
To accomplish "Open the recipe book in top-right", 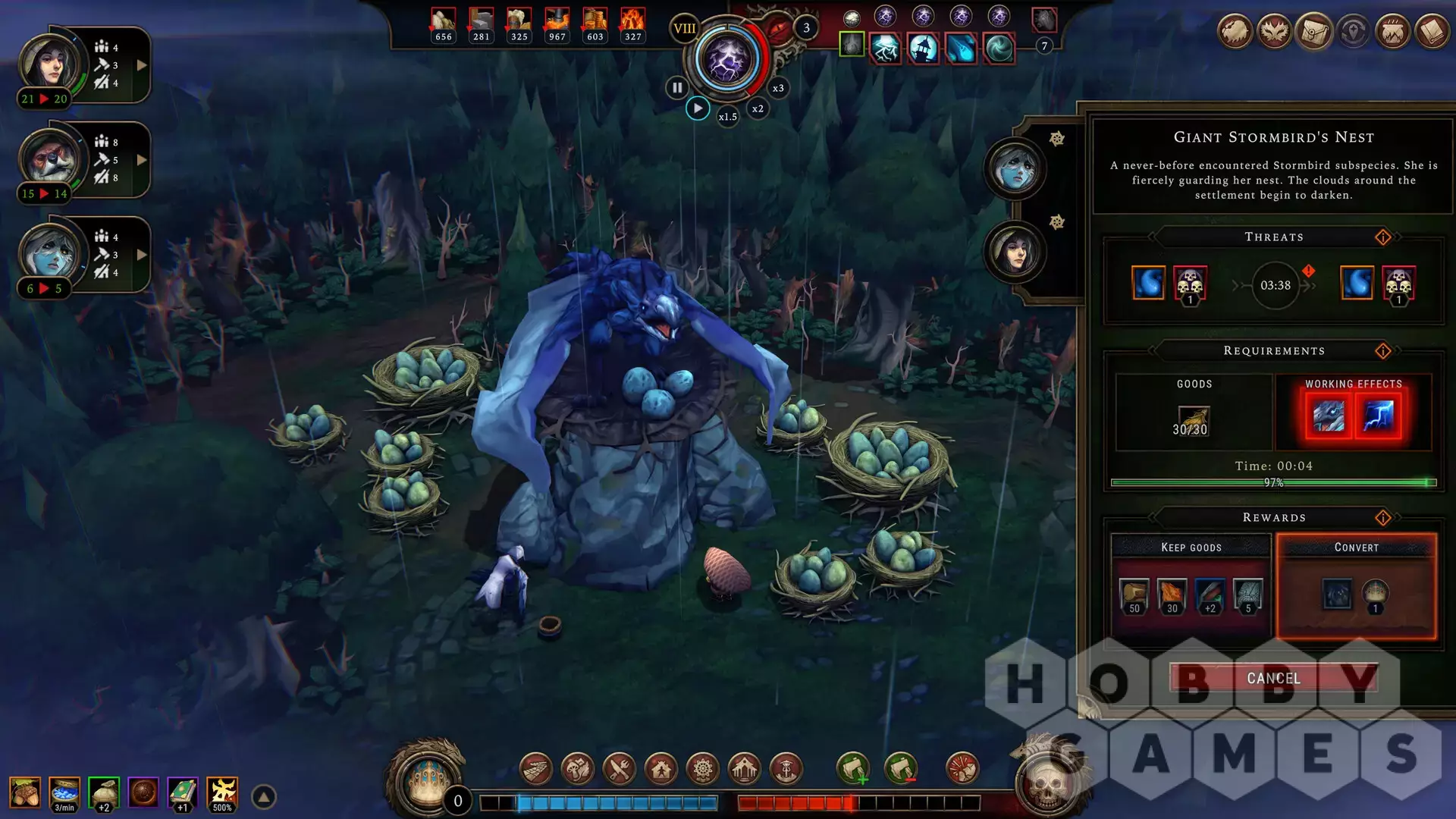I will pyautogui.click(x=1432, y=32).
